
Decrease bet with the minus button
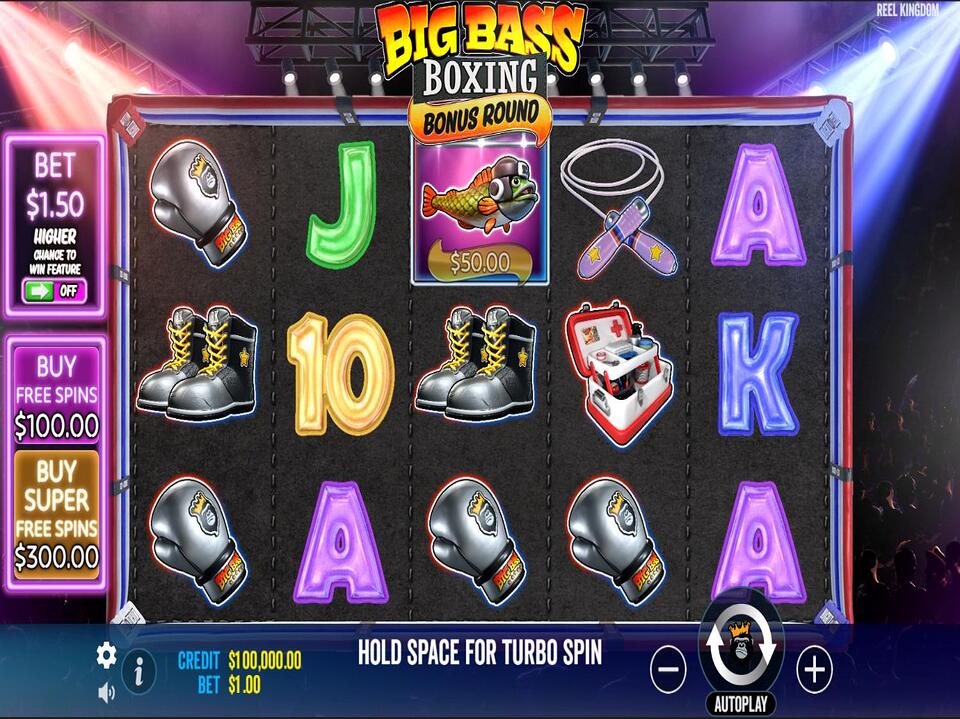[x=668, y=669]
